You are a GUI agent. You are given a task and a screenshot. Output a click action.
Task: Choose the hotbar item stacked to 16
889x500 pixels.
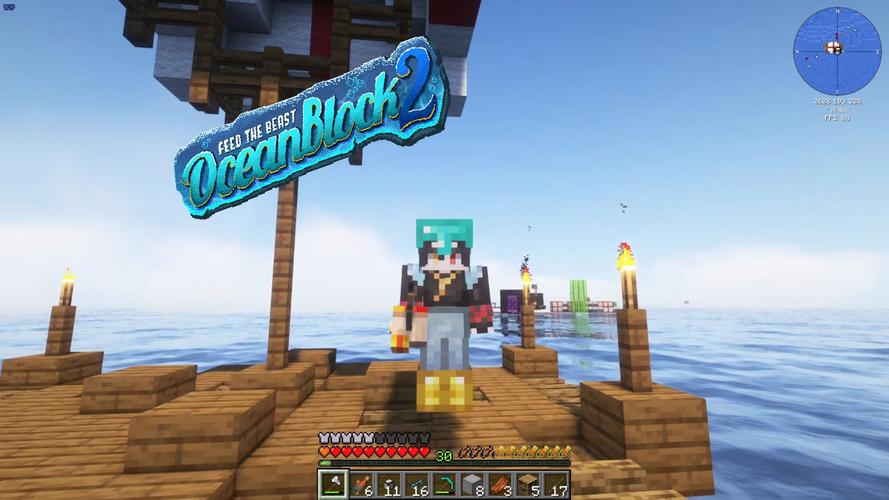click(417, 485)
